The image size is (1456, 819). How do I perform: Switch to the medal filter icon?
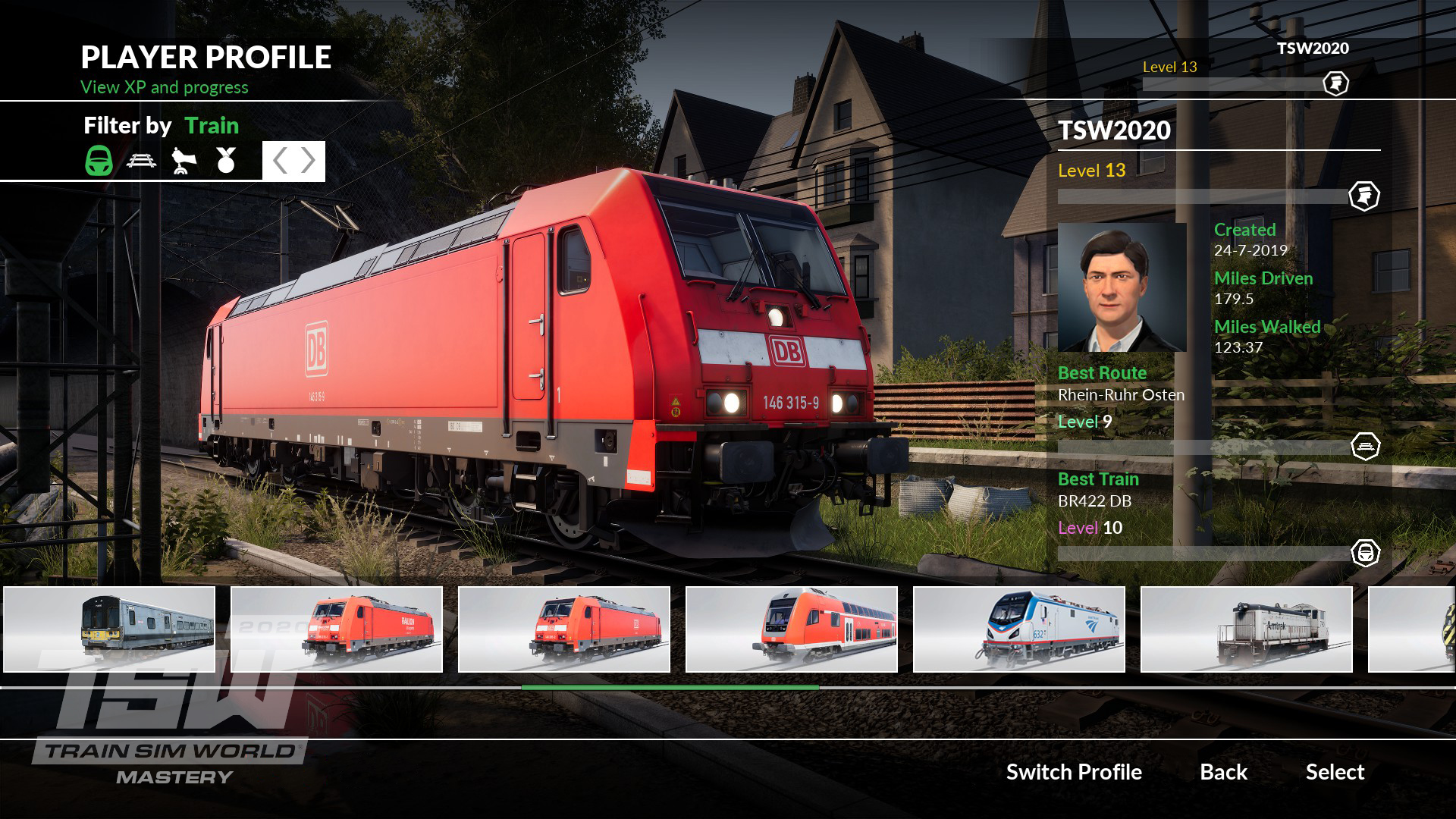(226, 160)
